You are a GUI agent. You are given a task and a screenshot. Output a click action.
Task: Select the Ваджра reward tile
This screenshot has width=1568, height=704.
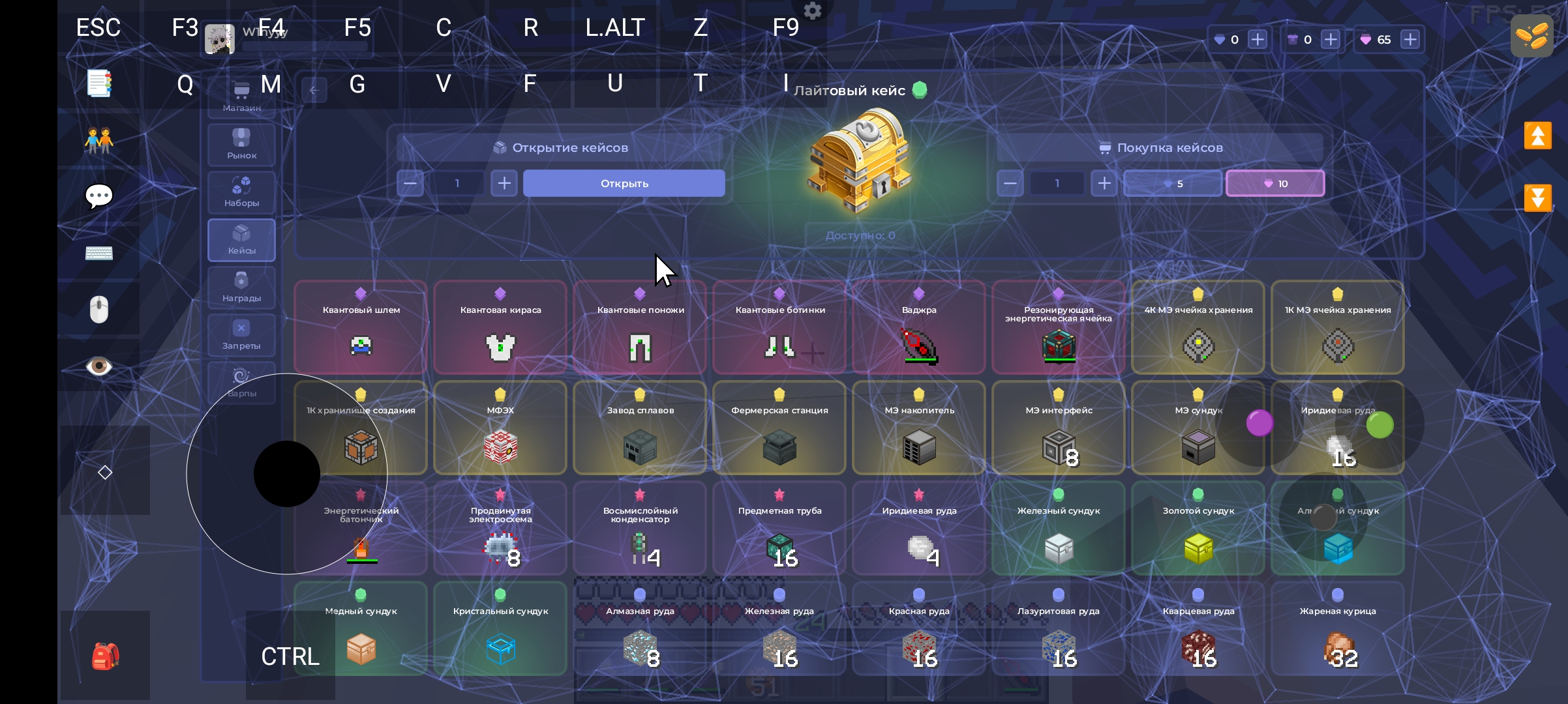pos(919,327)
